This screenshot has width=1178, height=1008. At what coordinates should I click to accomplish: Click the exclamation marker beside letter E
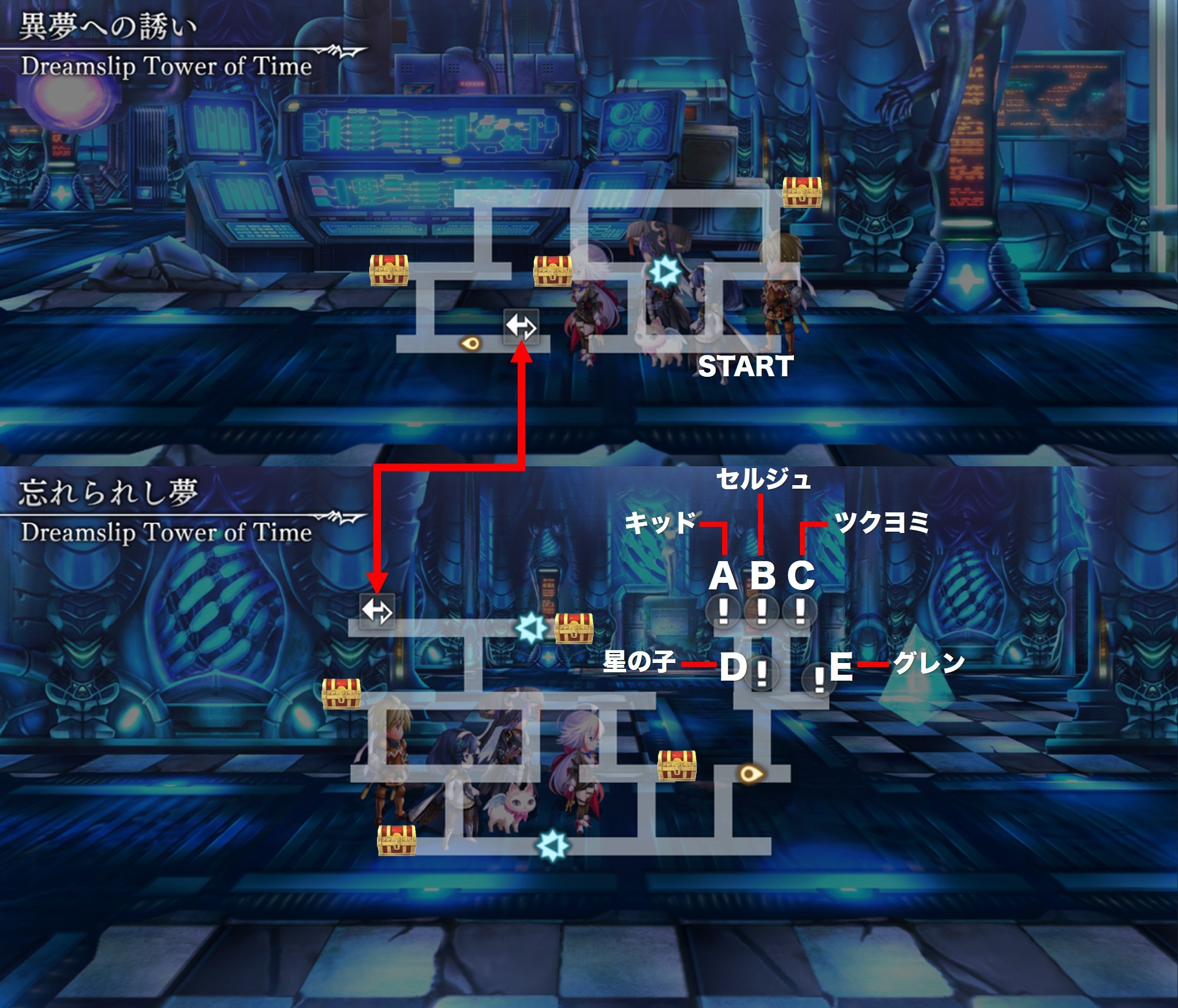pyautogui.click(x=818, y=680)
